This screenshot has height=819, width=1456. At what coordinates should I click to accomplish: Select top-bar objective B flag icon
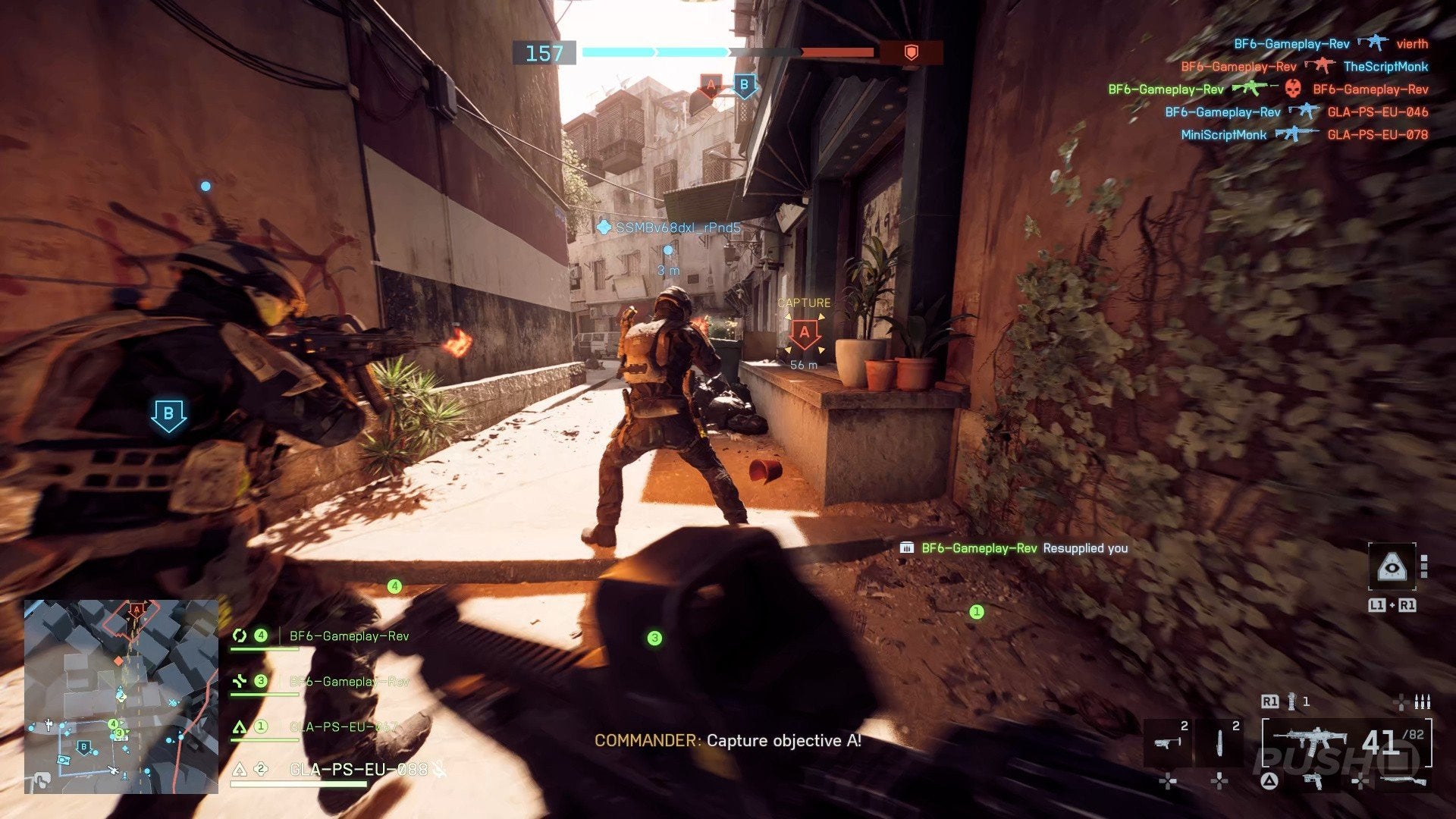click(x=744, y=86)
